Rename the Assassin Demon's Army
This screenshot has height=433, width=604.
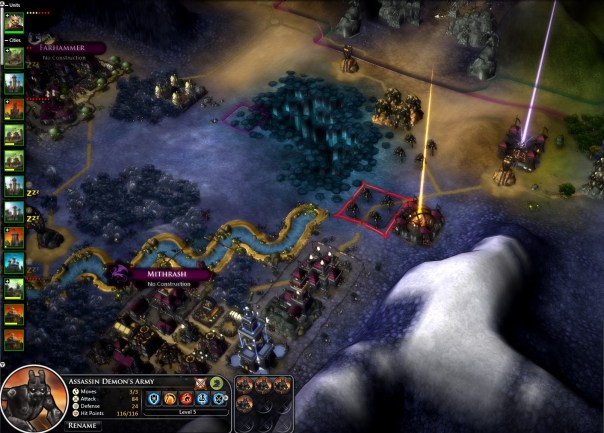(x=82, y=425)
